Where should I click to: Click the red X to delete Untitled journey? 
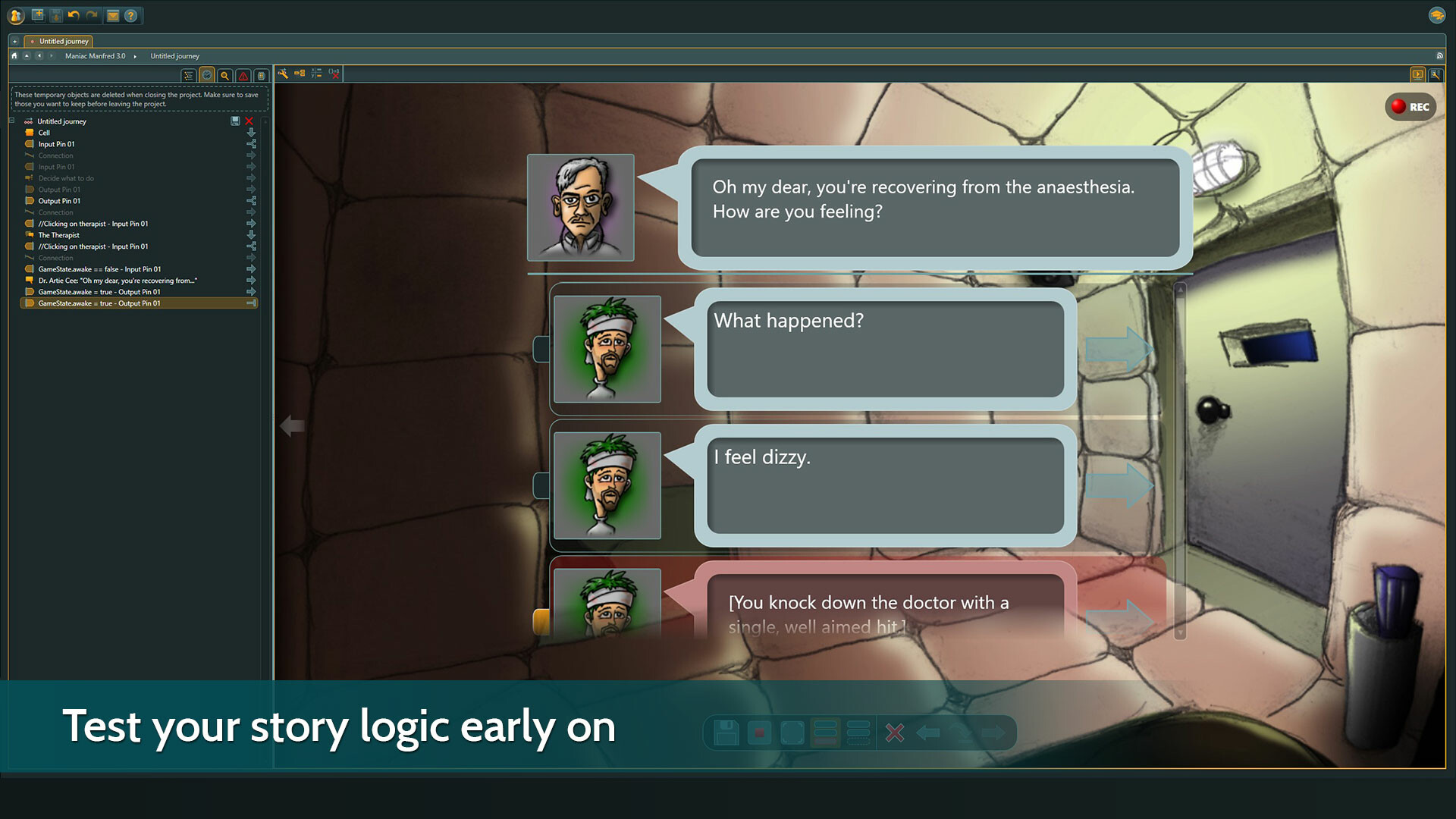pos(250,121)
